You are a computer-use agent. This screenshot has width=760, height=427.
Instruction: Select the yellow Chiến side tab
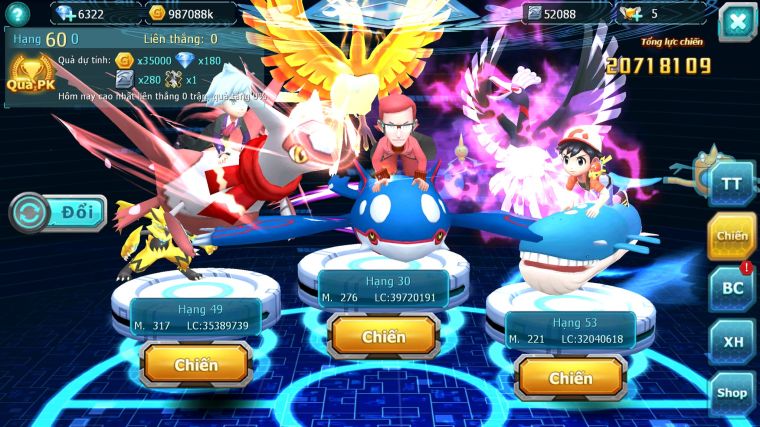click(732, 236)
